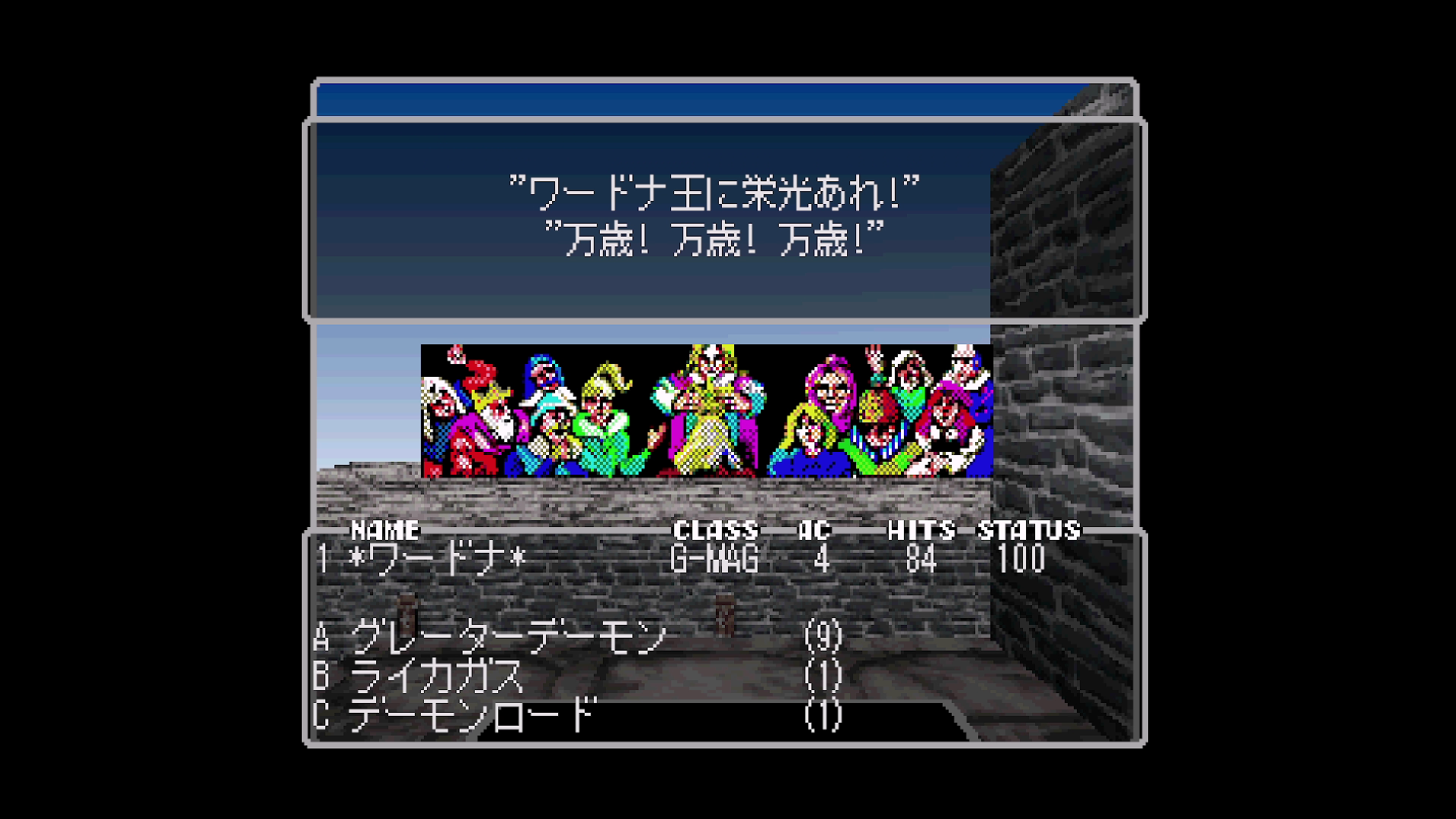Click the CLASS column header
The image size is (1456, 819).
(x=715, y=531)
